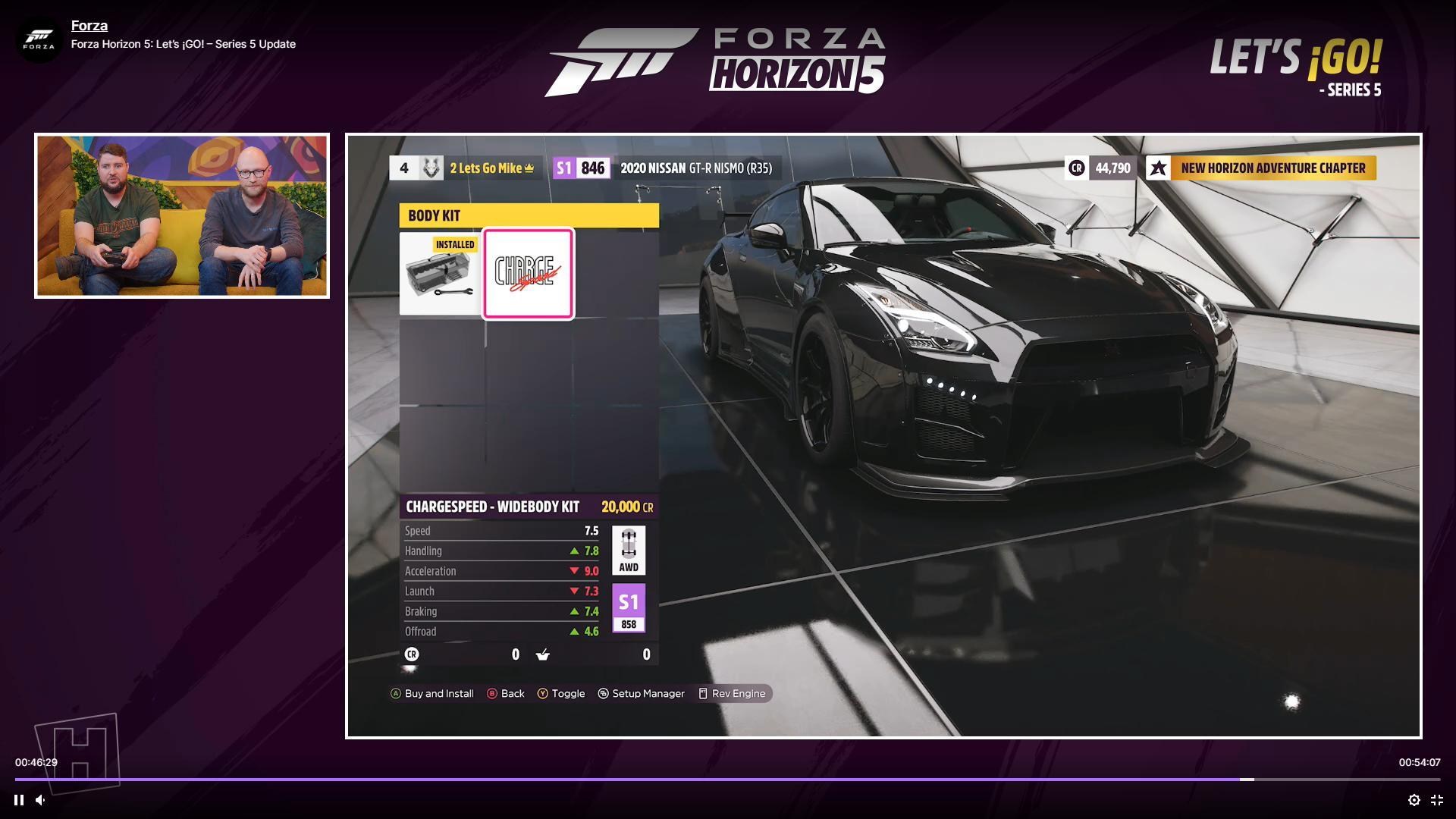The width and height of the screenshot is (1456, 819).
Task: Click the CR credits icon showing 44,790
Action: [x=1078, y=168]
